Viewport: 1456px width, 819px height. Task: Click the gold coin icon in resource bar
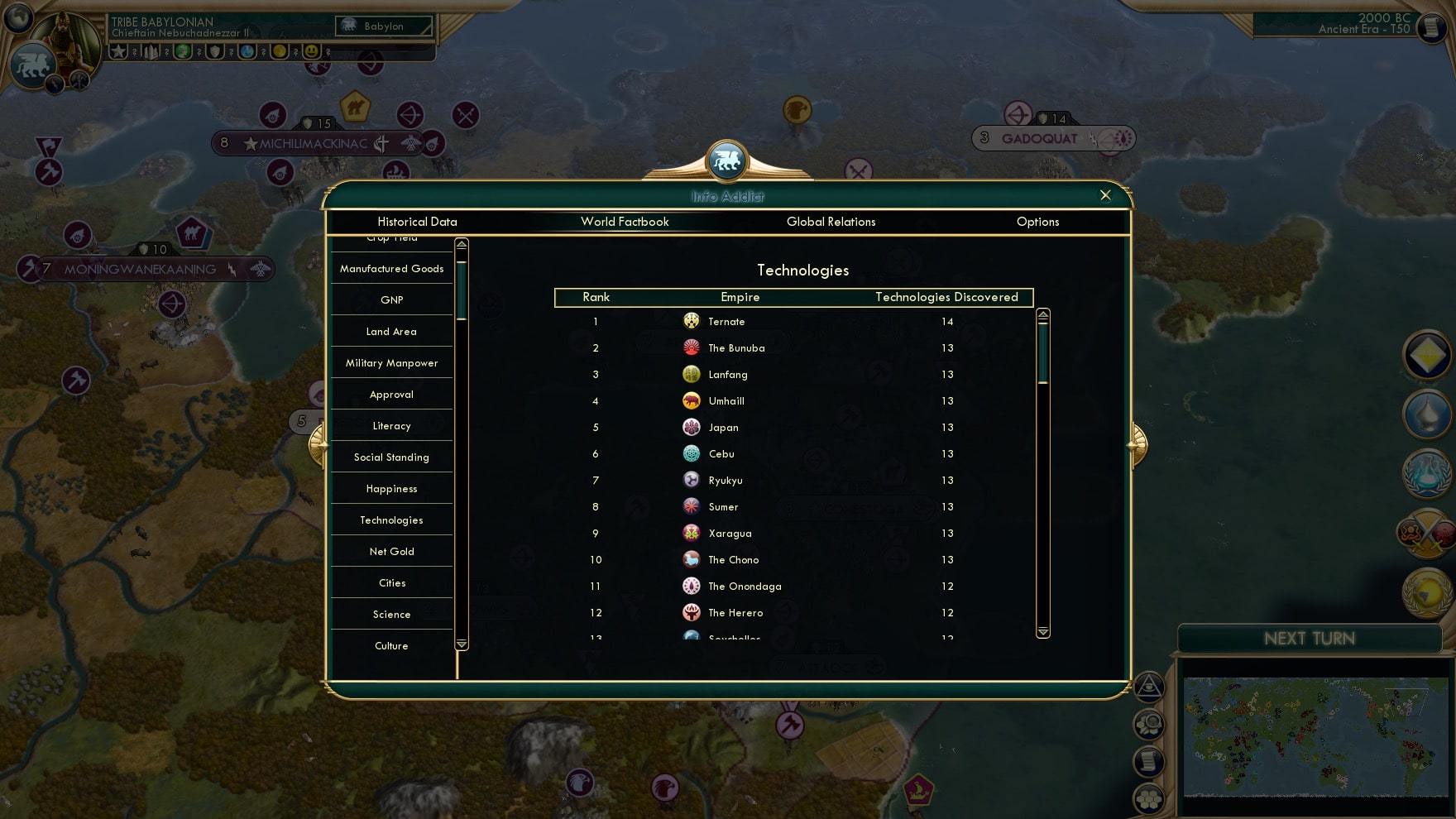pyautogui.click(x=279, y=51)
